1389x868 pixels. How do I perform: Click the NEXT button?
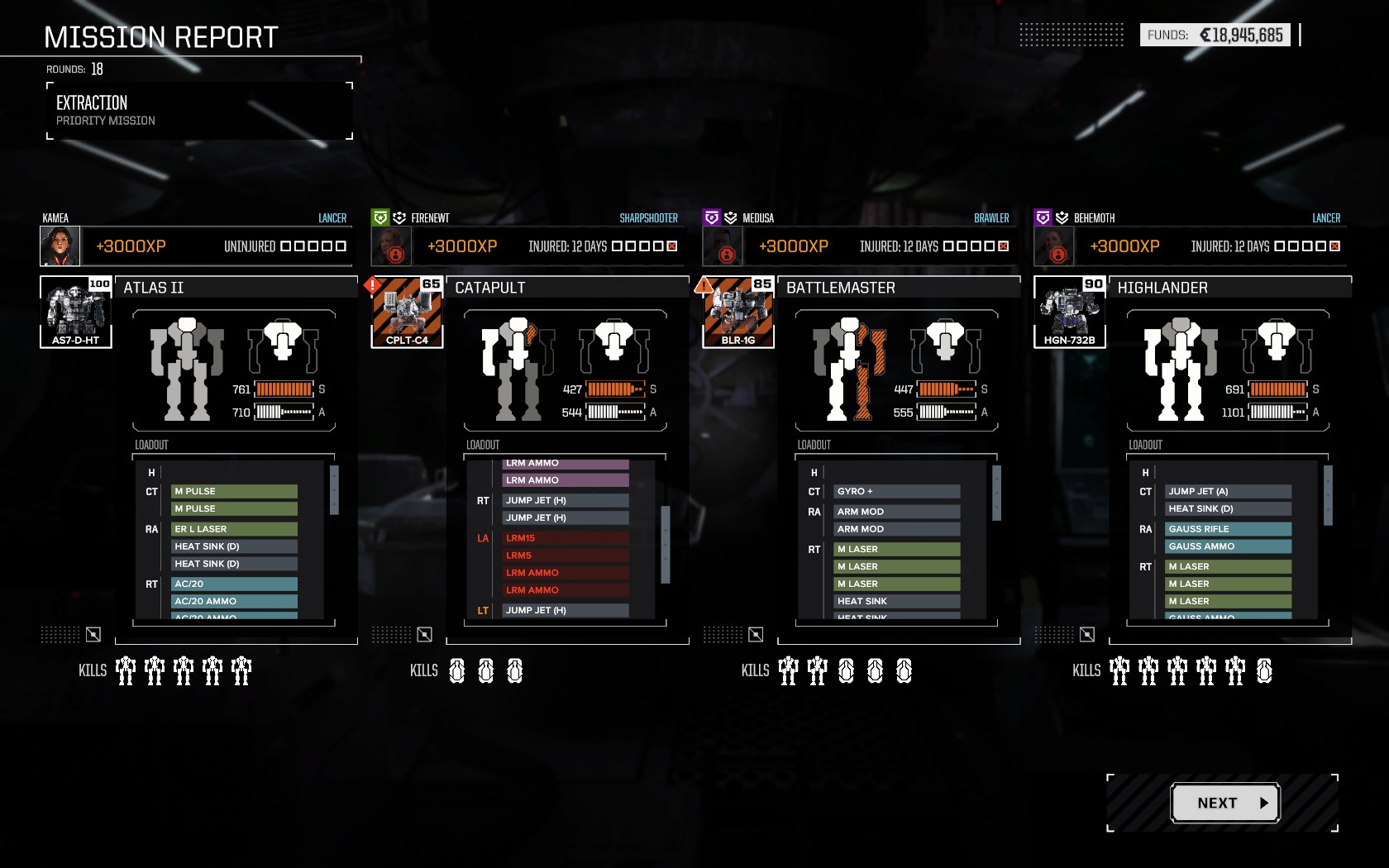pyautogui.click(x=1225, y=803)
